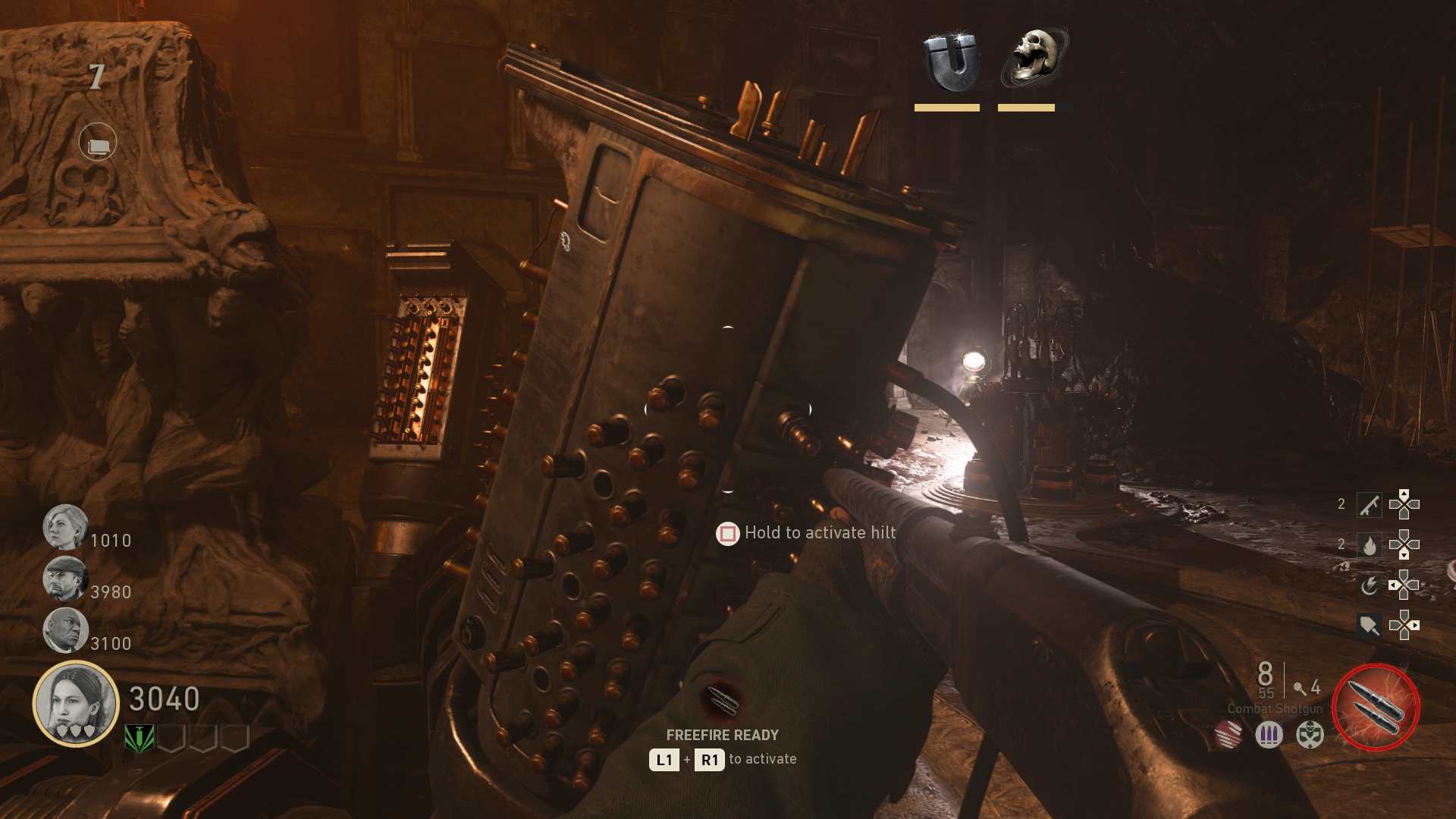Select the pink claw-scratch perk icon
The height and width of the screenshot is (819, 1456).
1228,734
